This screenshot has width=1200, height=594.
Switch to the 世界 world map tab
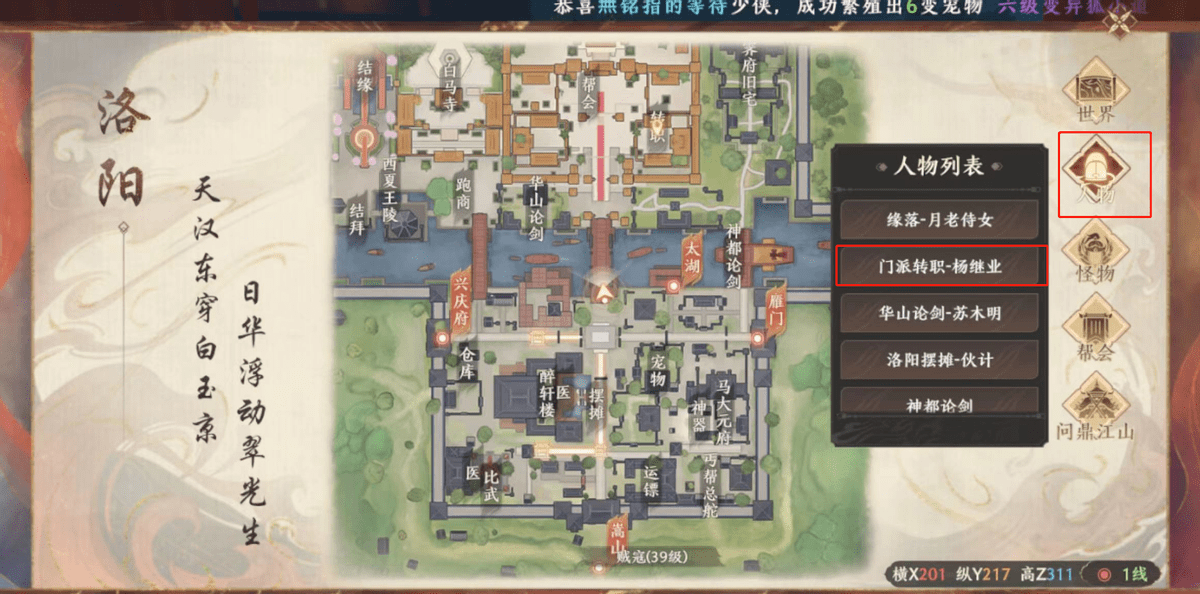(1095, 94)
